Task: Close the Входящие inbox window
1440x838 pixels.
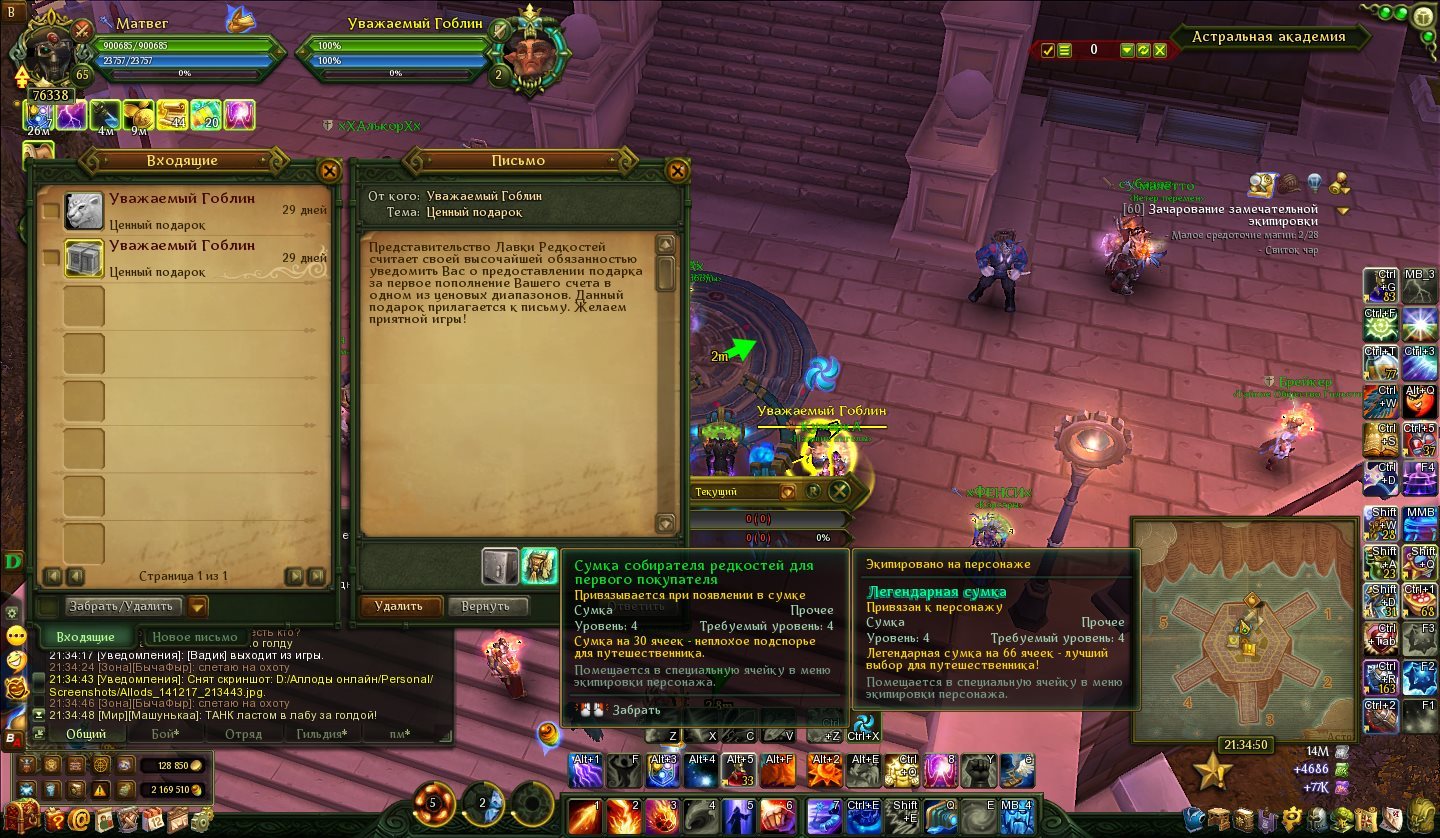Action: point(327,170)
